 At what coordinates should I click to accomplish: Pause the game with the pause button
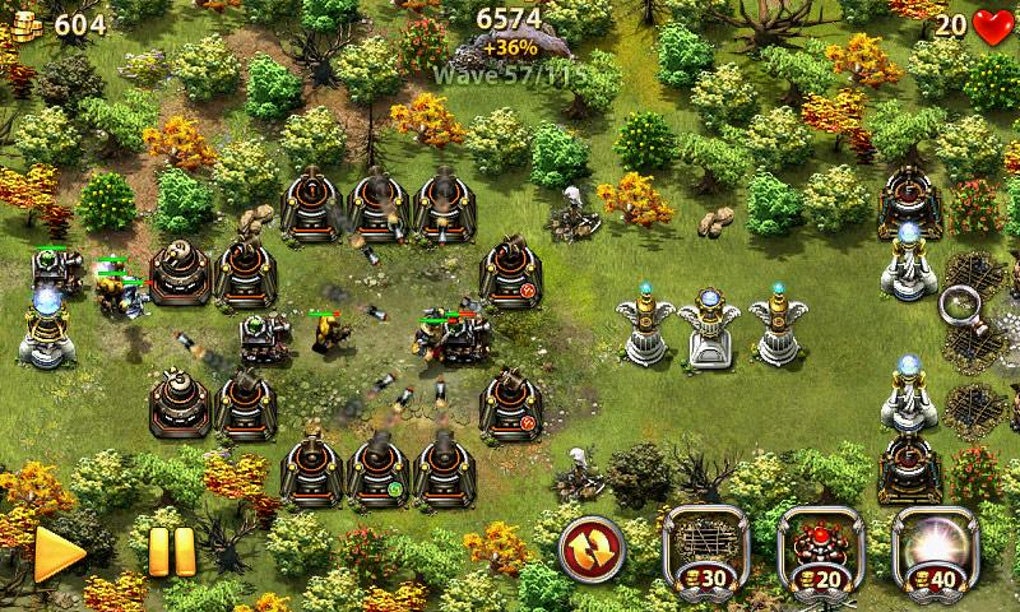pyautogui.click(x=171, y=552)
